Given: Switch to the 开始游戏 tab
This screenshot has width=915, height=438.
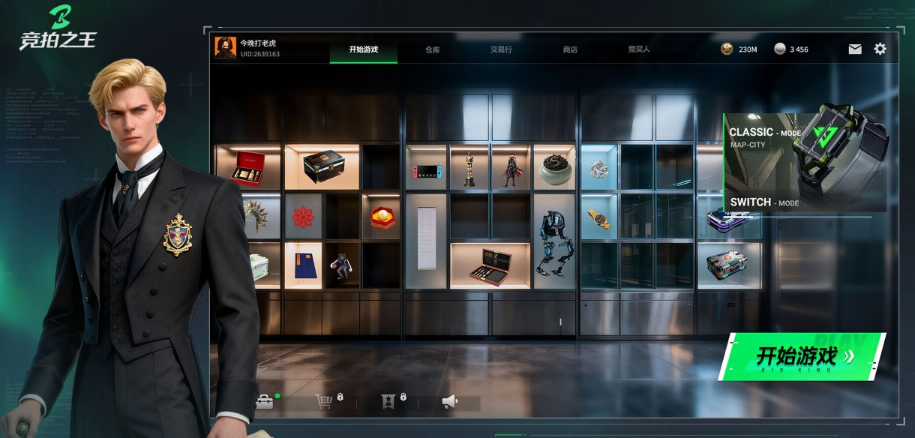Looking at the screenshot, I should pyautogui.click(x=363, y=49).
